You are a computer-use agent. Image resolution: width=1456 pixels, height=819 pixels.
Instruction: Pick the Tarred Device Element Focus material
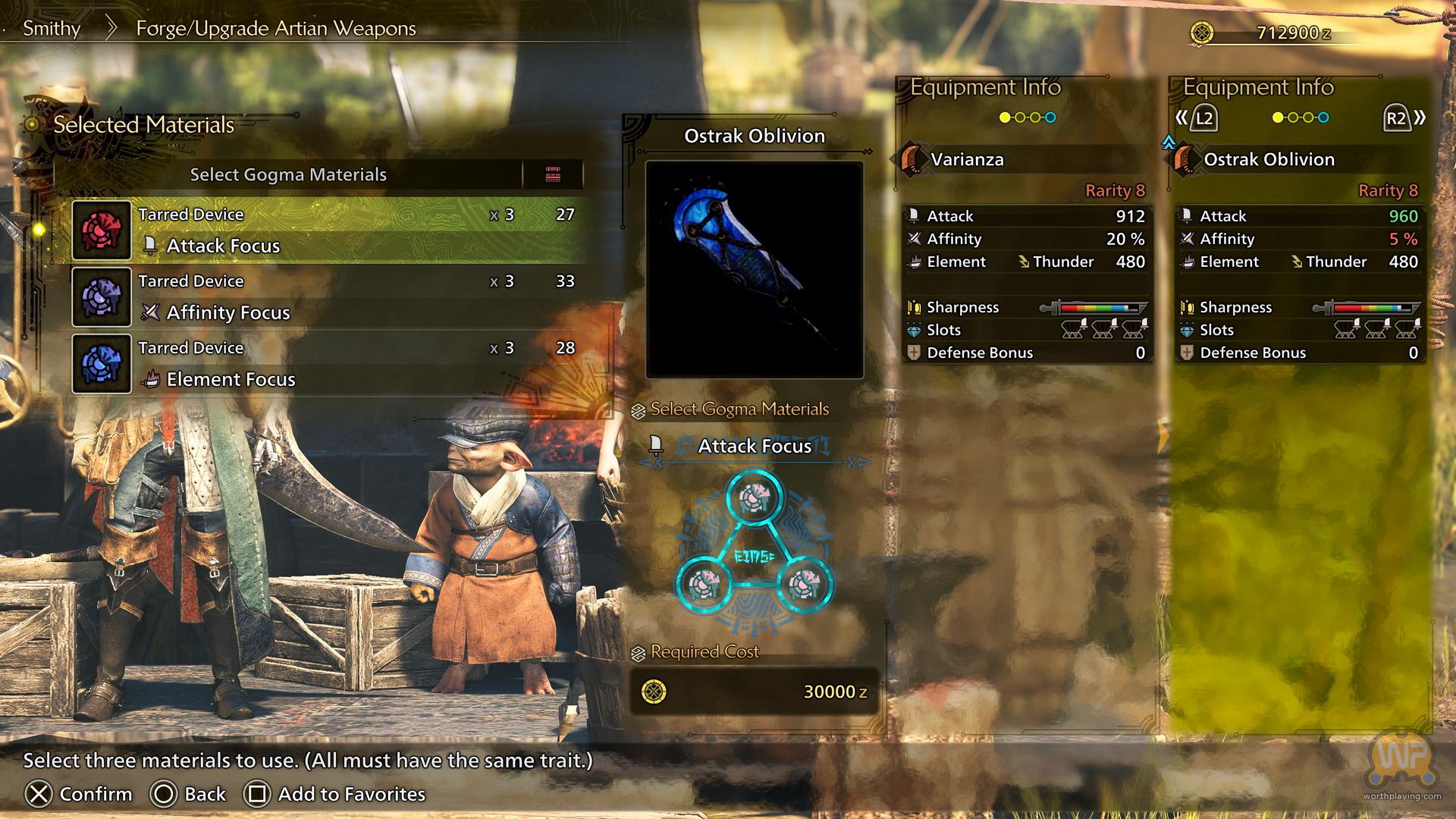tap(330, 363)
